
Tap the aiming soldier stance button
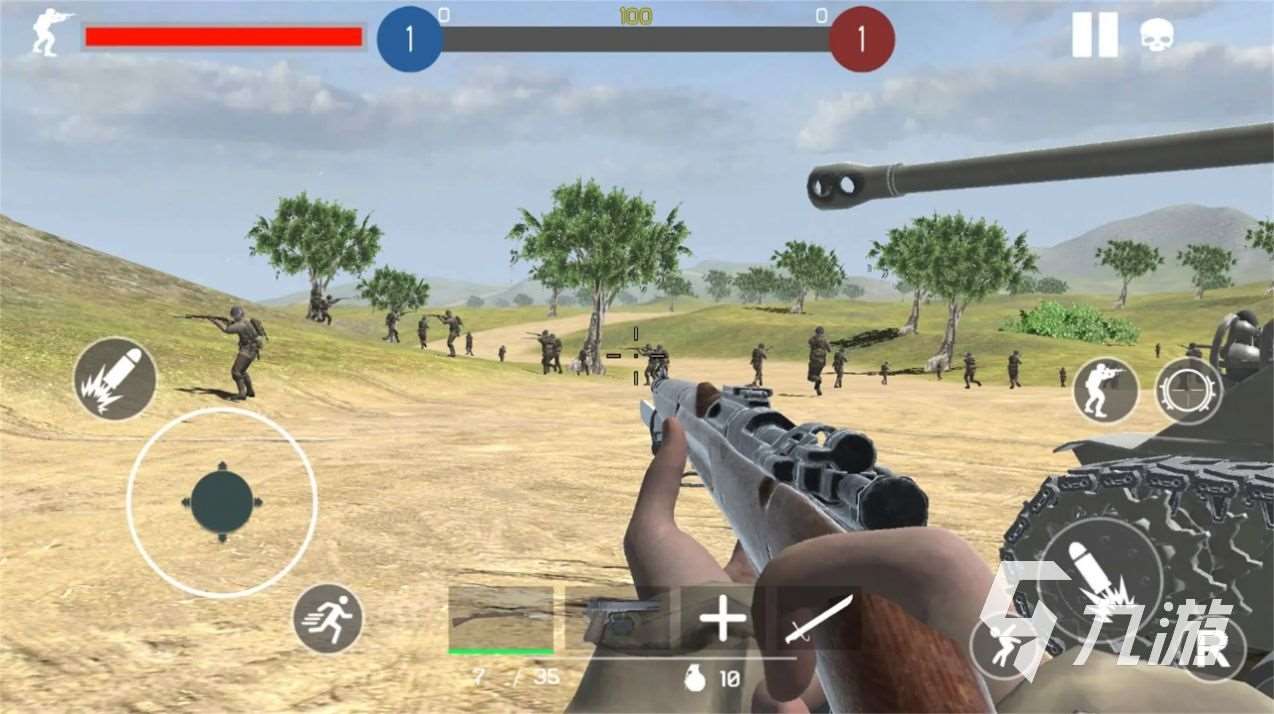coord(1106,390)
